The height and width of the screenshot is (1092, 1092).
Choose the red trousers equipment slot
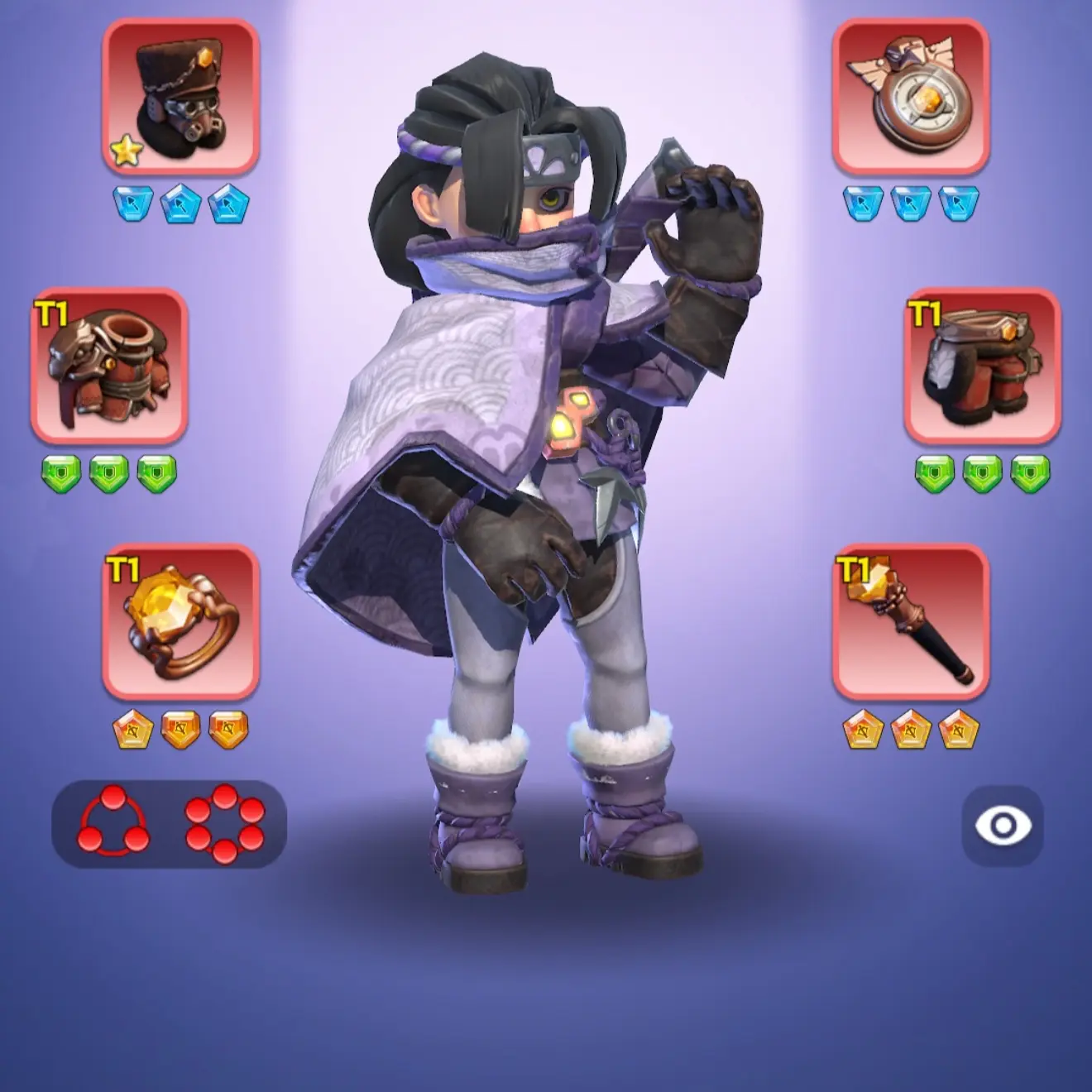click(x=982, y=365)
